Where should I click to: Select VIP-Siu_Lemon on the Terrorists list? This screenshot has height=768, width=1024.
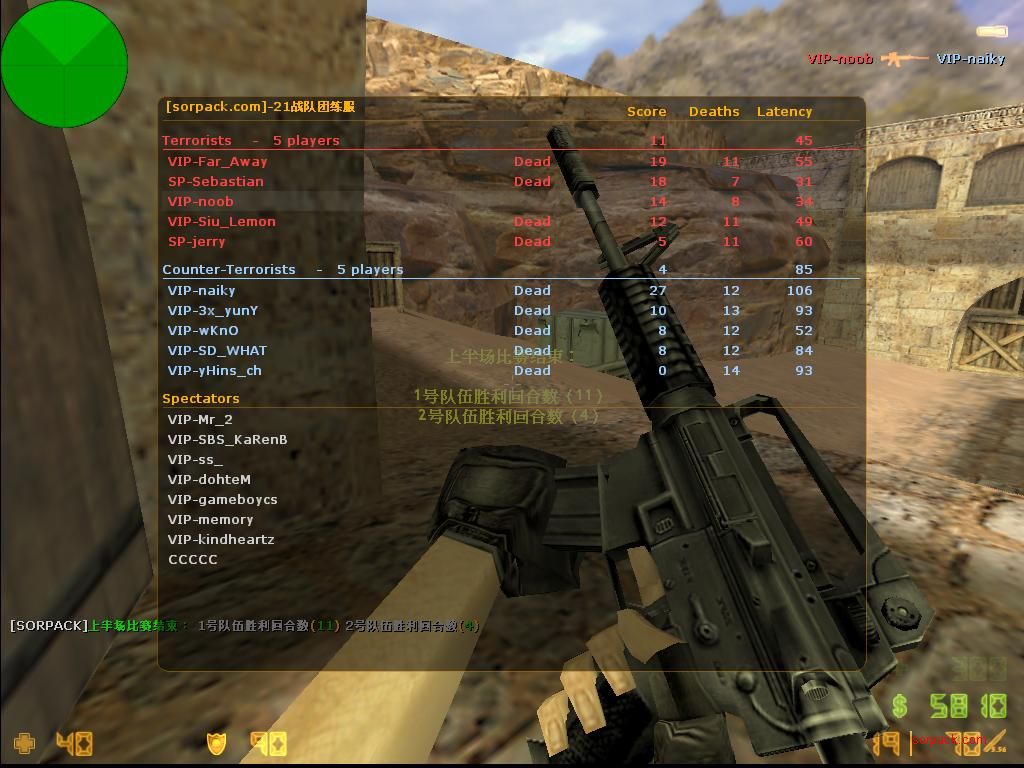pos(221,221)
